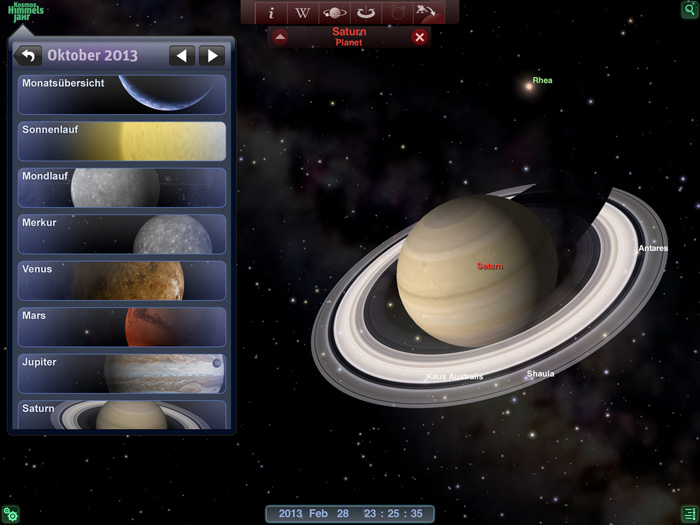Click the ringed planet toolbar icon
The image size is (700, 525).
point(335,13)
